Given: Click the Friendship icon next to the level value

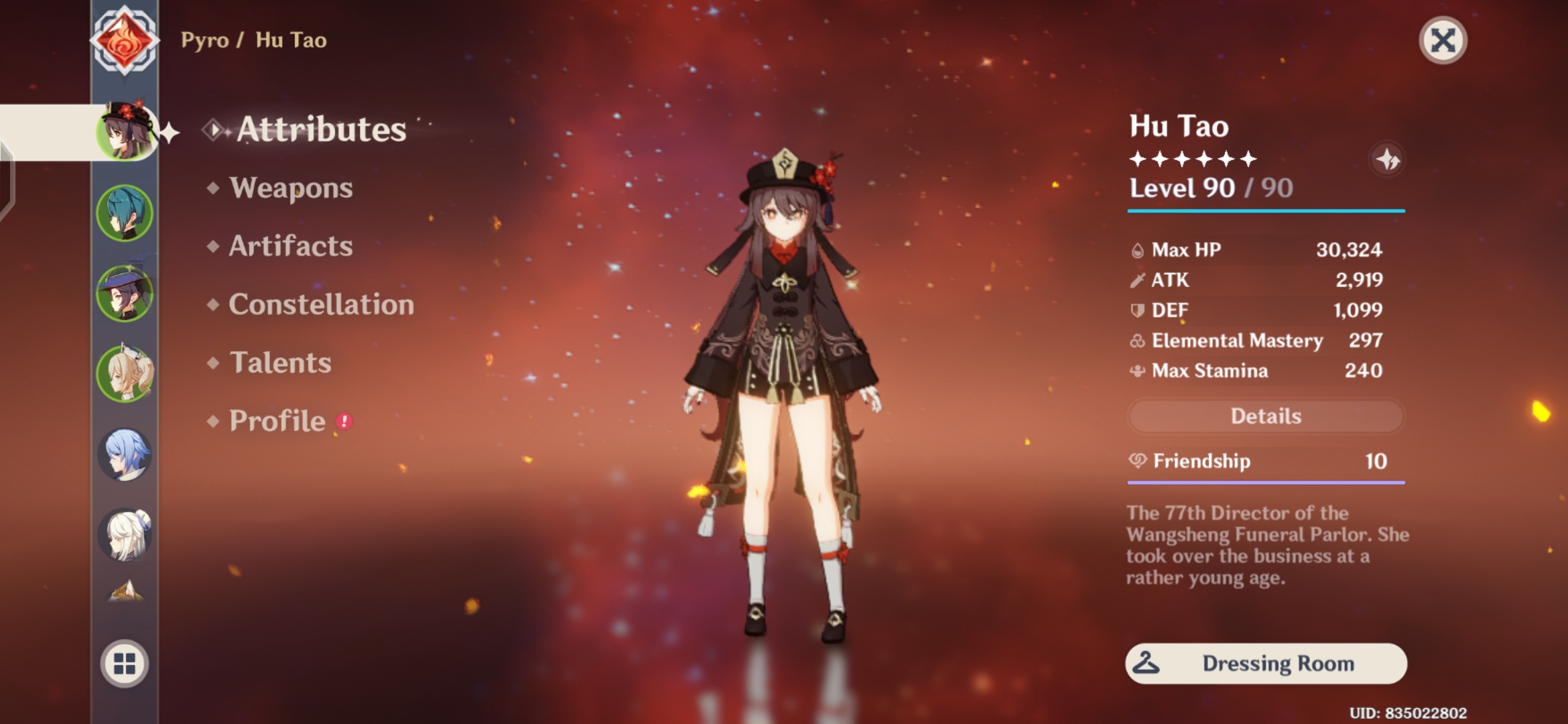Looking at the screenshot, I should (x=1138, y=461).
